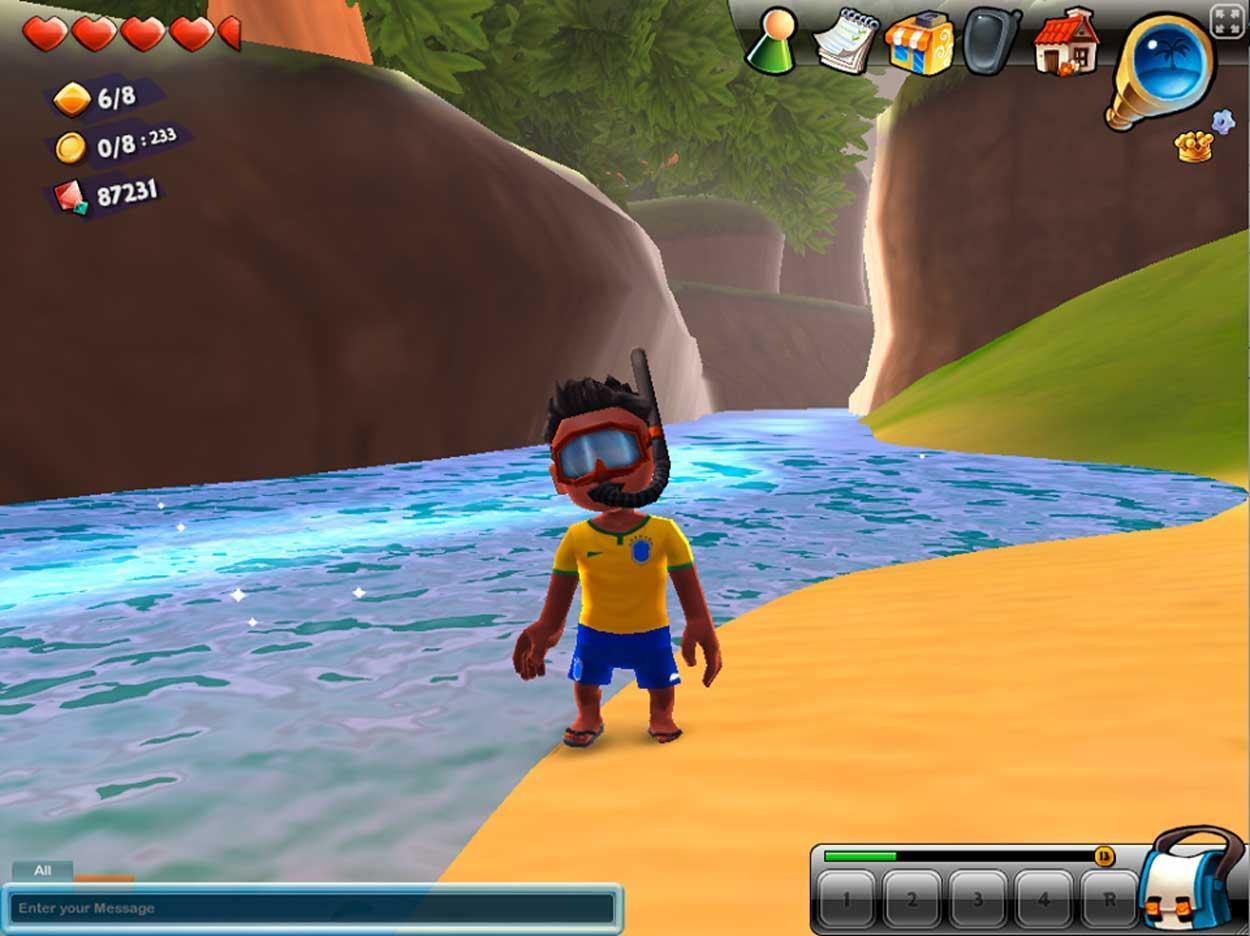
Task: Select hotbar slot 3
Action: coord(978,899)
